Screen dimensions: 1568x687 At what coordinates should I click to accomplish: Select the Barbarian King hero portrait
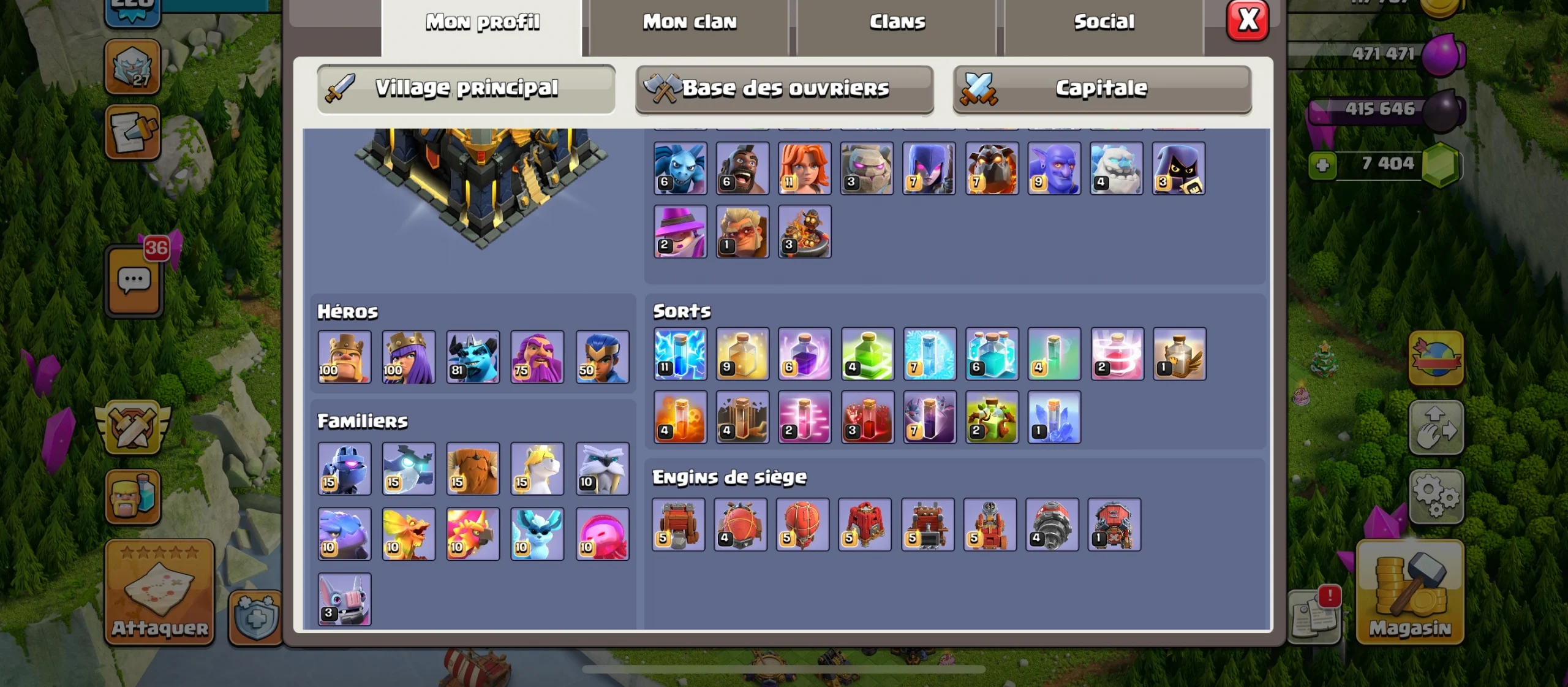(344, 357)
